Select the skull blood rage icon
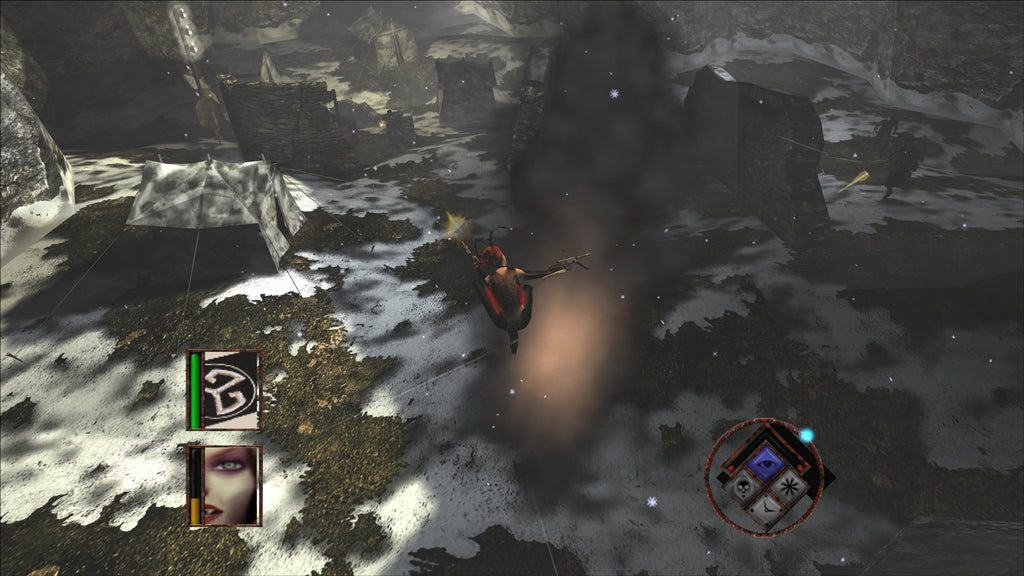The image size is (1024, 576). (742, 488)
